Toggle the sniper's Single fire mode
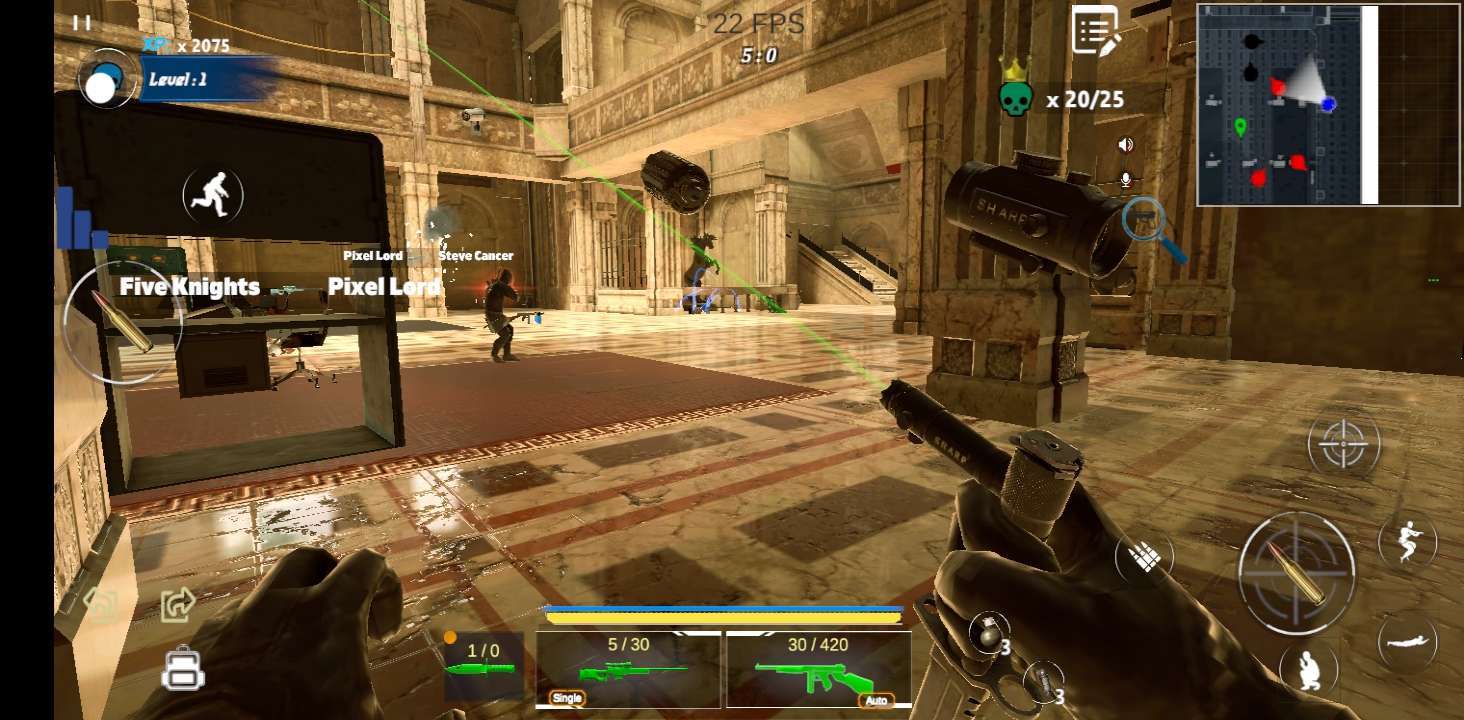The height and width of the screenshot is (720, 1464). coord(567,698)
